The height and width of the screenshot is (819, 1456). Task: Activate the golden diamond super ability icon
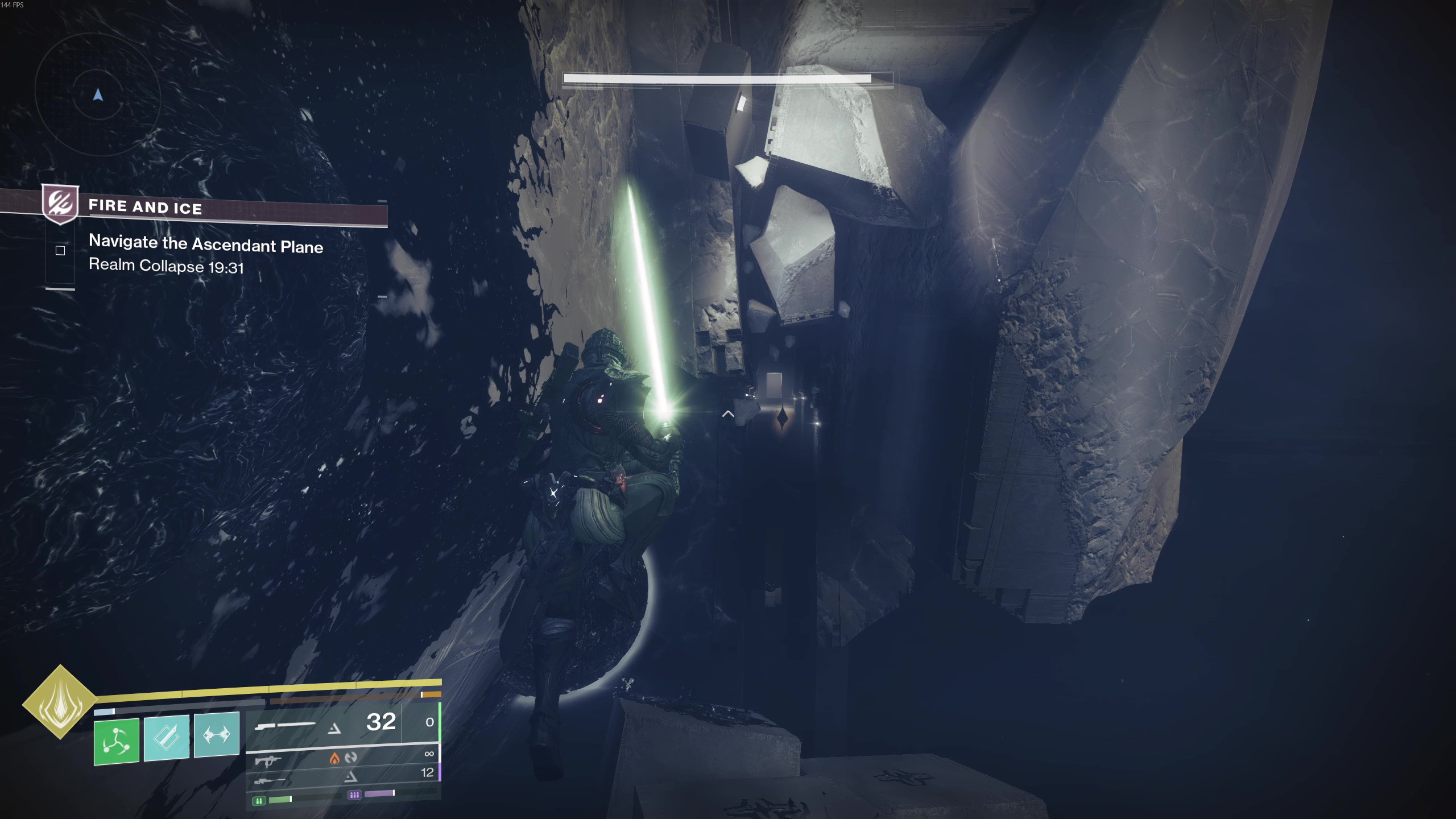60,702
